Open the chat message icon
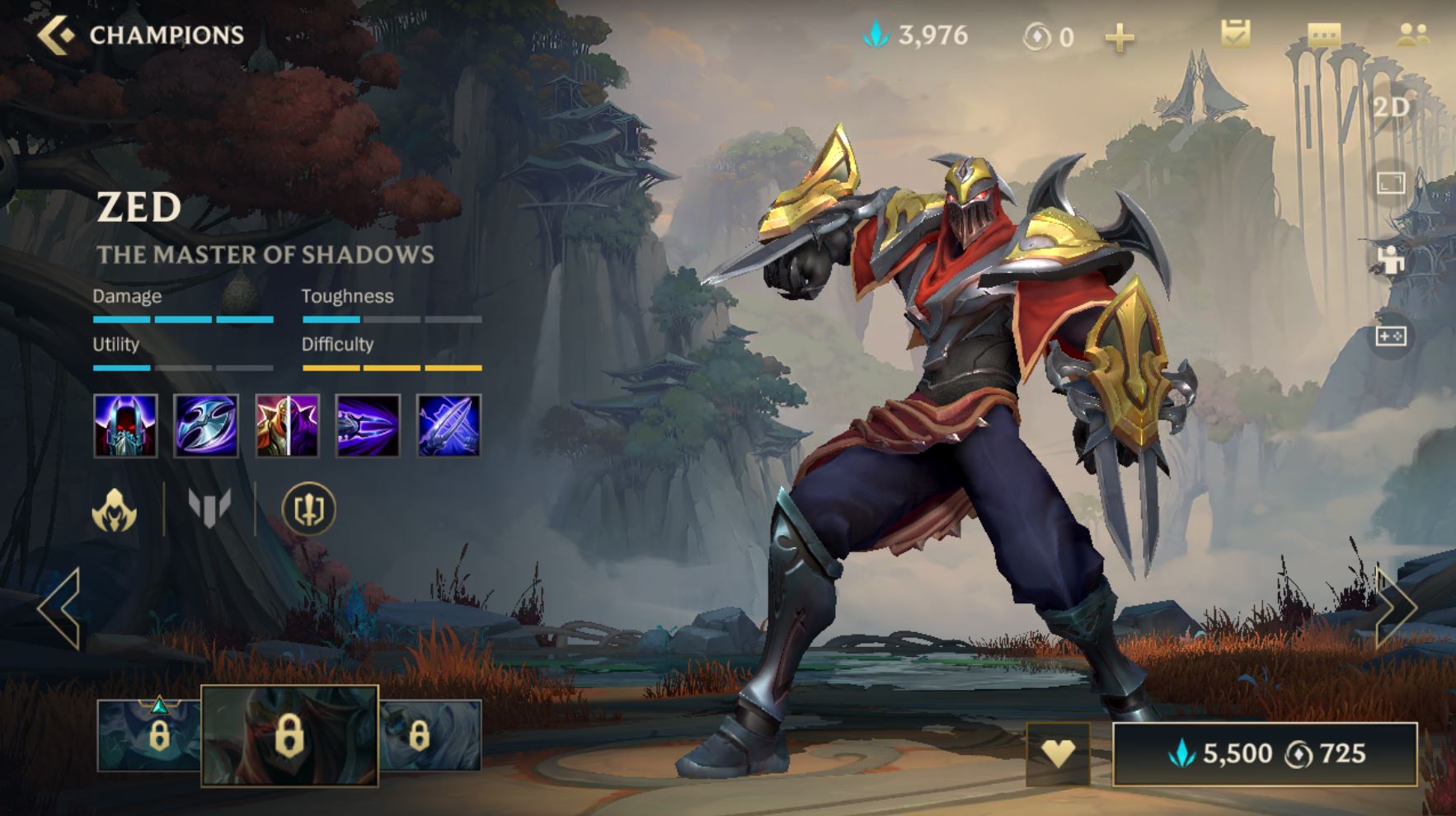The width and height of the screenshot is (1456, 816). pos(1324,35)
